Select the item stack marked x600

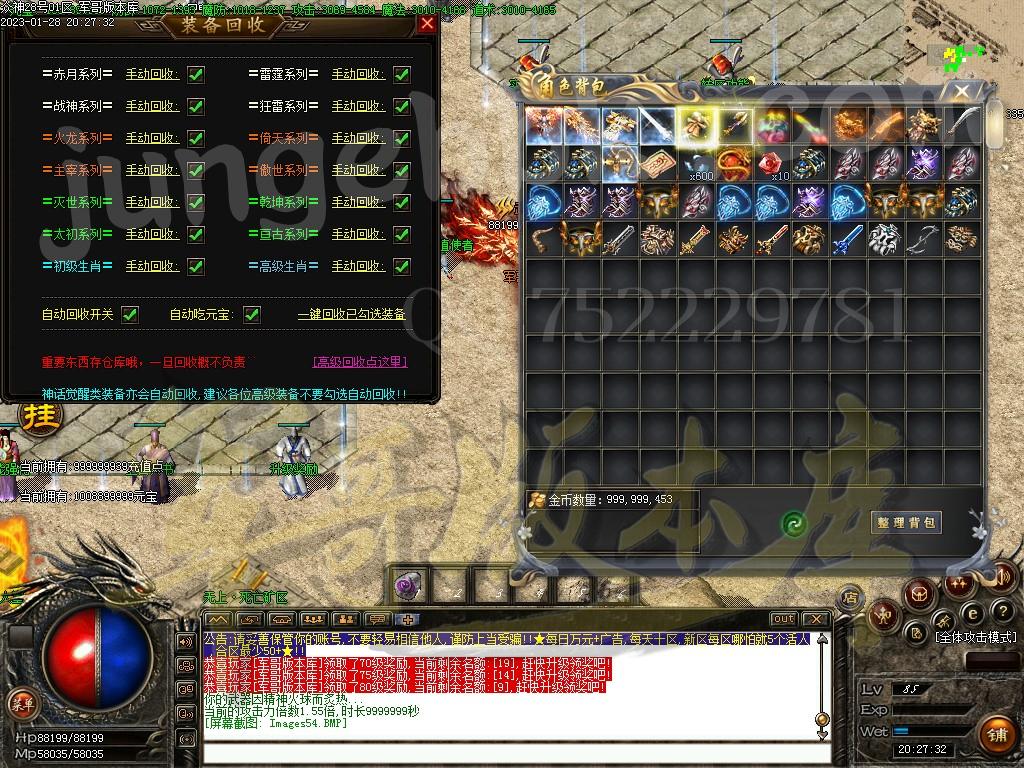point(696,163)
